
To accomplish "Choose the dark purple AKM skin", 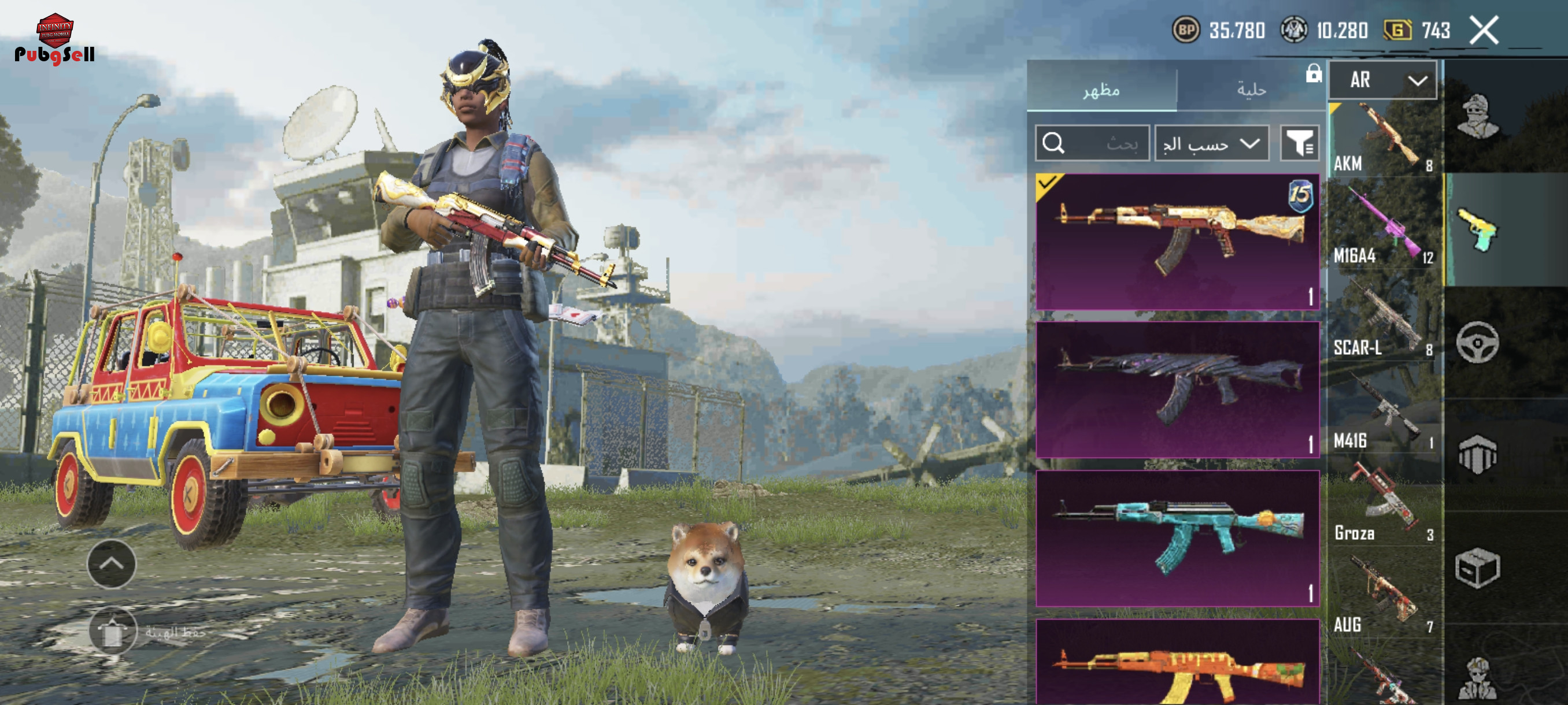I will 1177,389.
